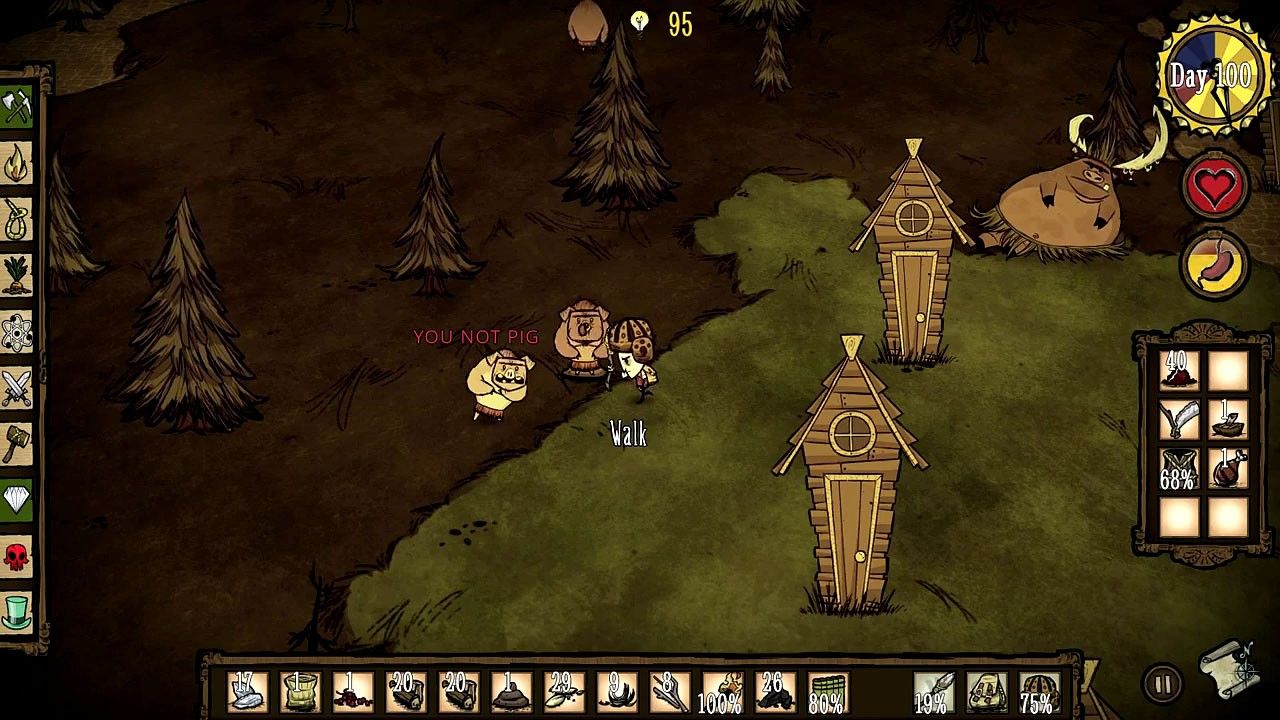Switch to the Food farming tab

pyautogui.click(x=17, y=275)
